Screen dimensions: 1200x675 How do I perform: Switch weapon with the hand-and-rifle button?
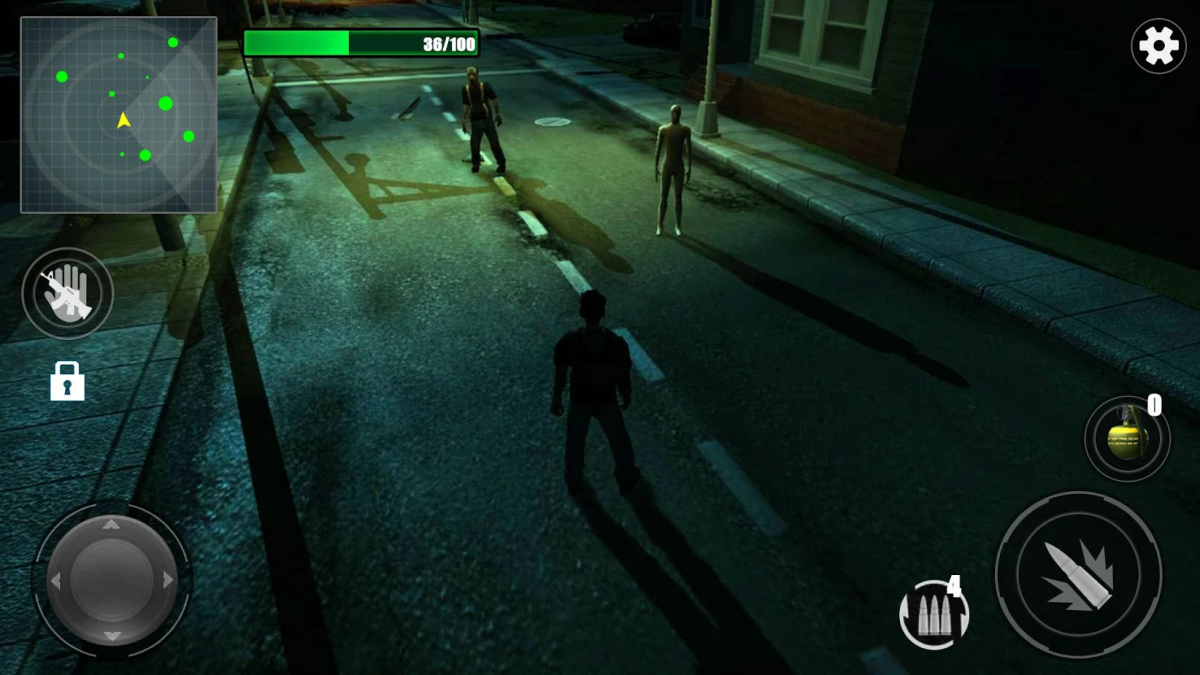pyautogui.click(x=67, y=293)
